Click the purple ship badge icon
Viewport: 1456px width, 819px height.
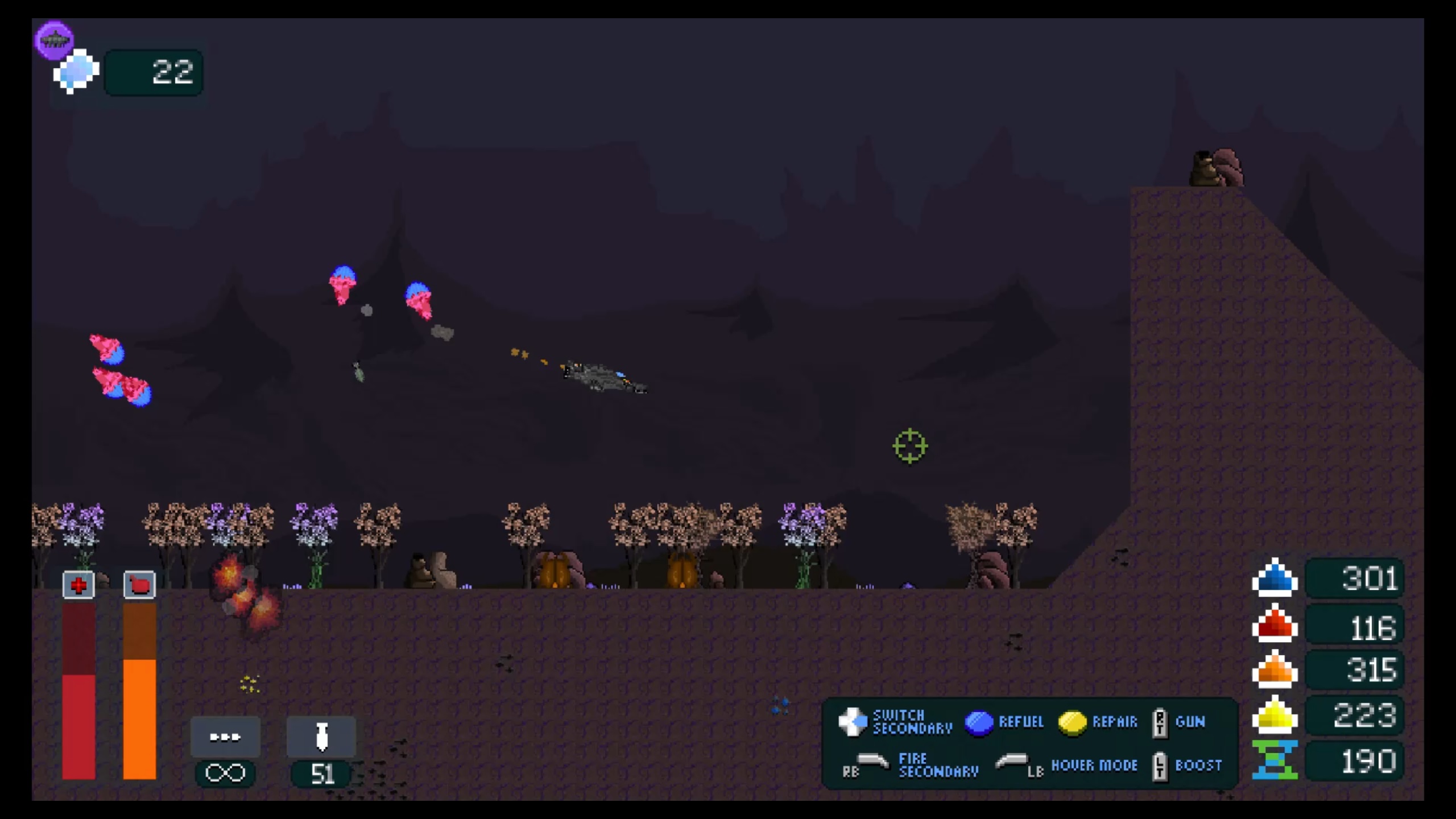click(55, 40)
